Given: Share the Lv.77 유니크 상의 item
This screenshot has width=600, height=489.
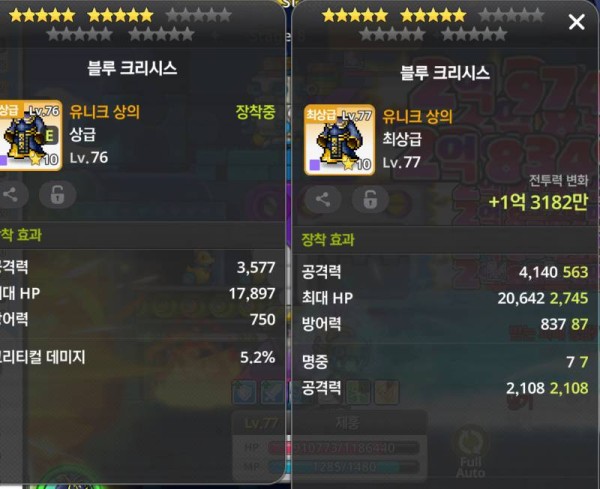Looking at the screenshot, I should 322,197.
